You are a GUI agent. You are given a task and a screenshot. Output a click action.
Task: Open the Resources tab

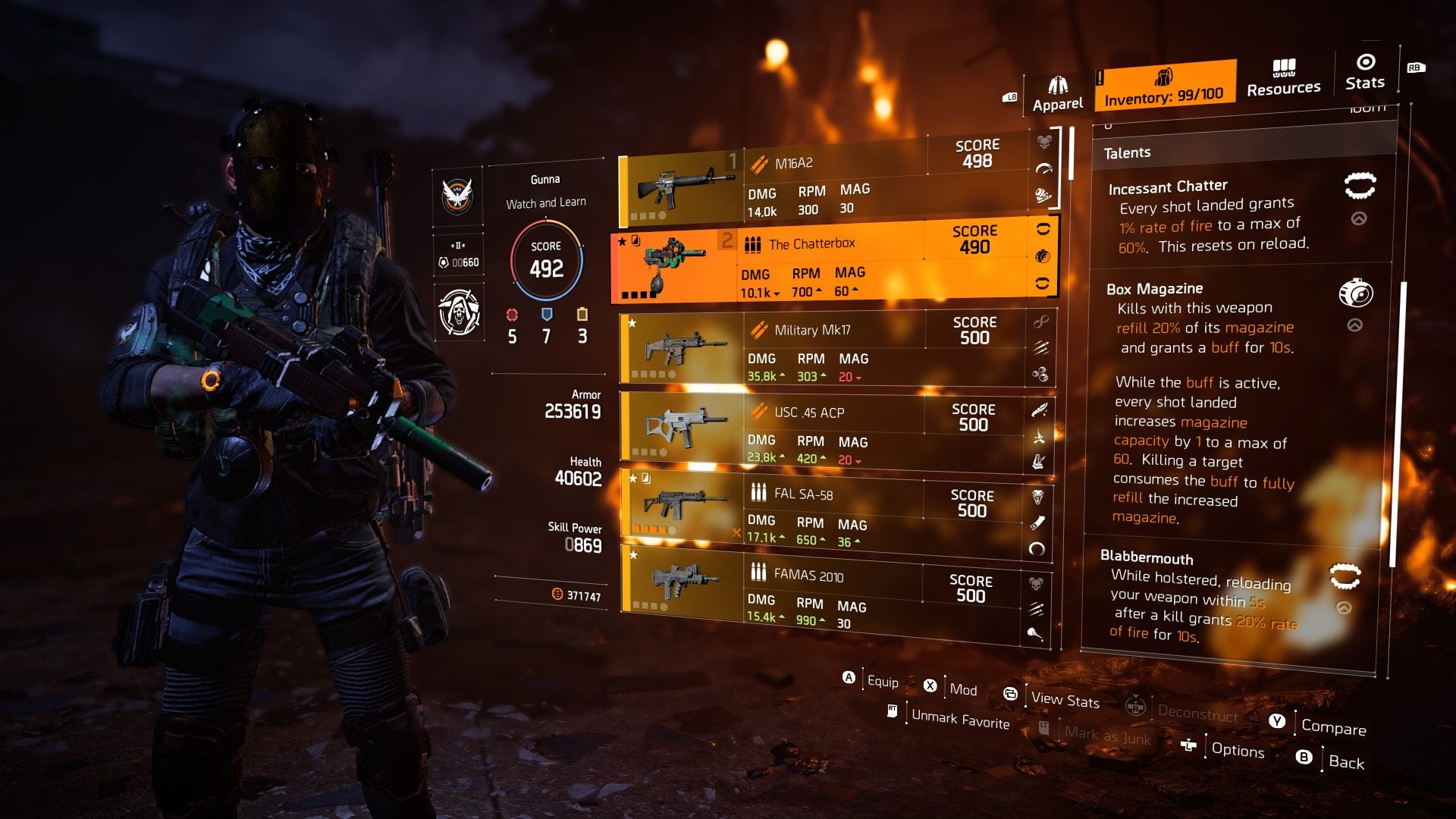coord(1283,80)
